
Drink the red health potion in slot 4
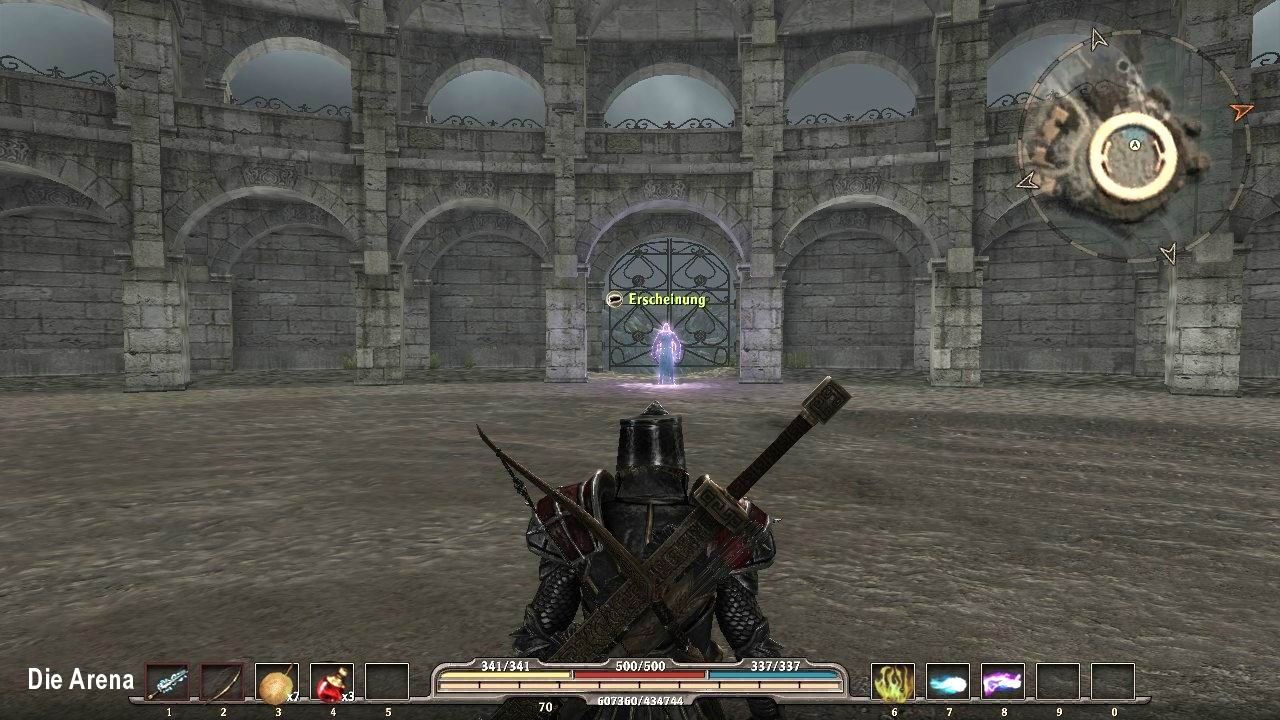[331, 680]
